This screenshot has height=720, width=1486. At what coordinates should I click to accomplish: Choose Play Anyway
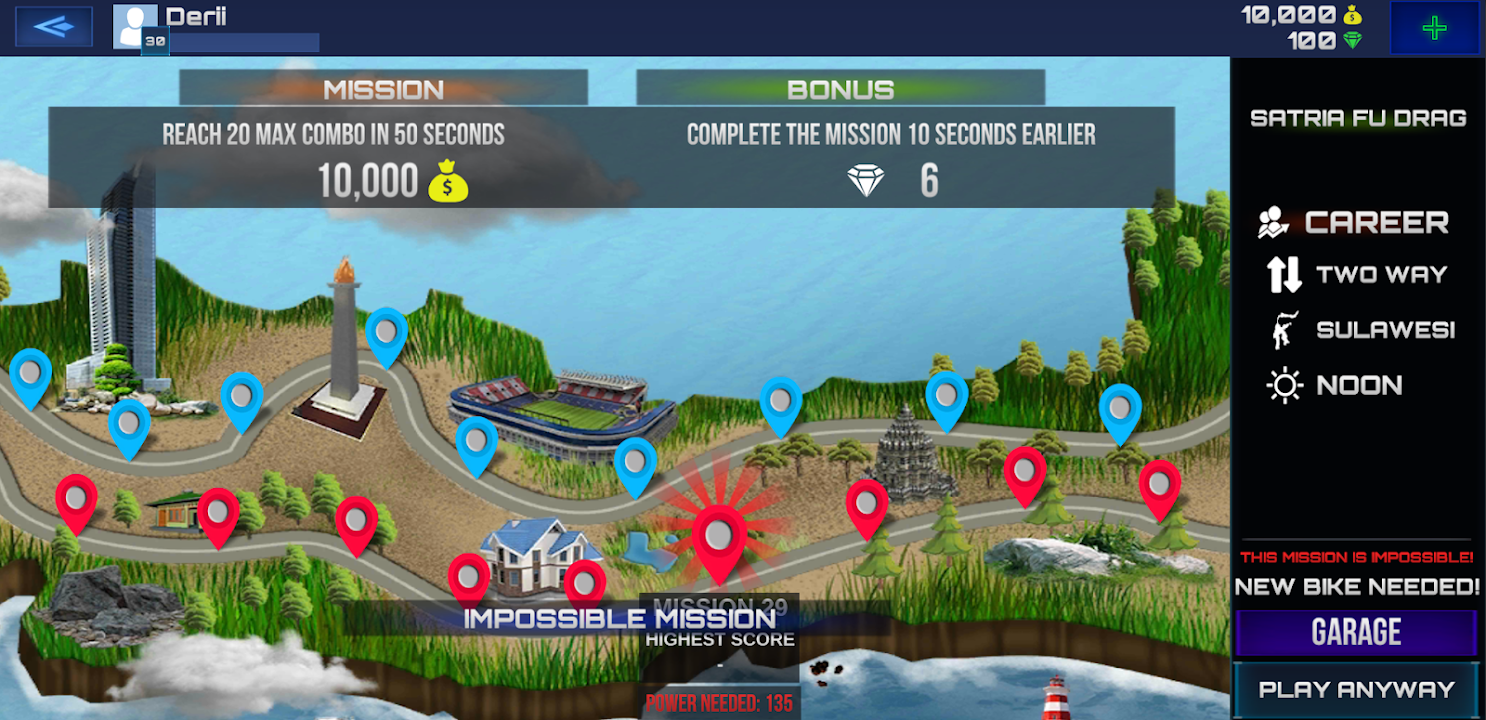tap(1356, 689)
